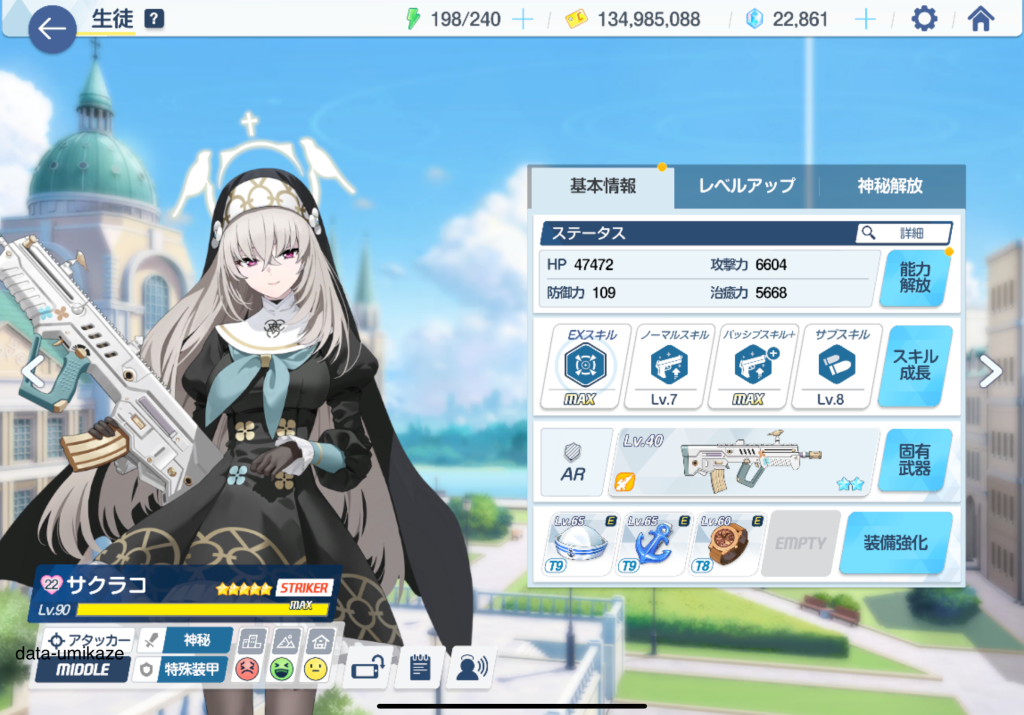Choose the EMPTY equipment slot
Screen dimensions: 1024x715
[800, 543]
